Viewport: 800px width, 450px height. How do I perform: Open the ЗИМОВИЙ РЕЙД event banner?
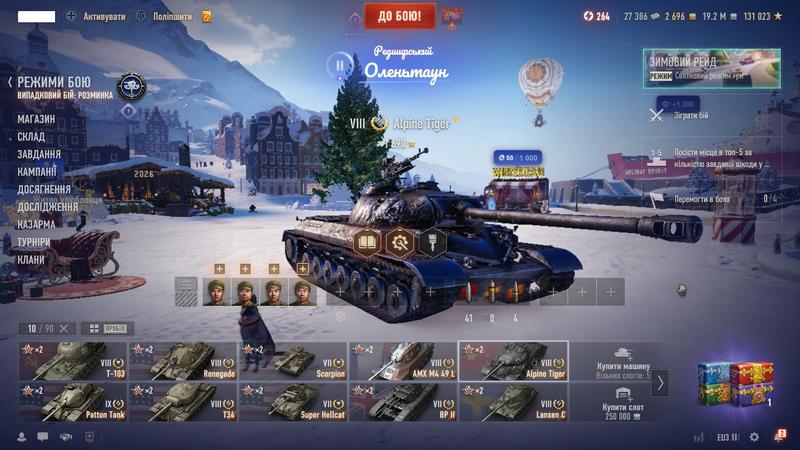[712, 66]
